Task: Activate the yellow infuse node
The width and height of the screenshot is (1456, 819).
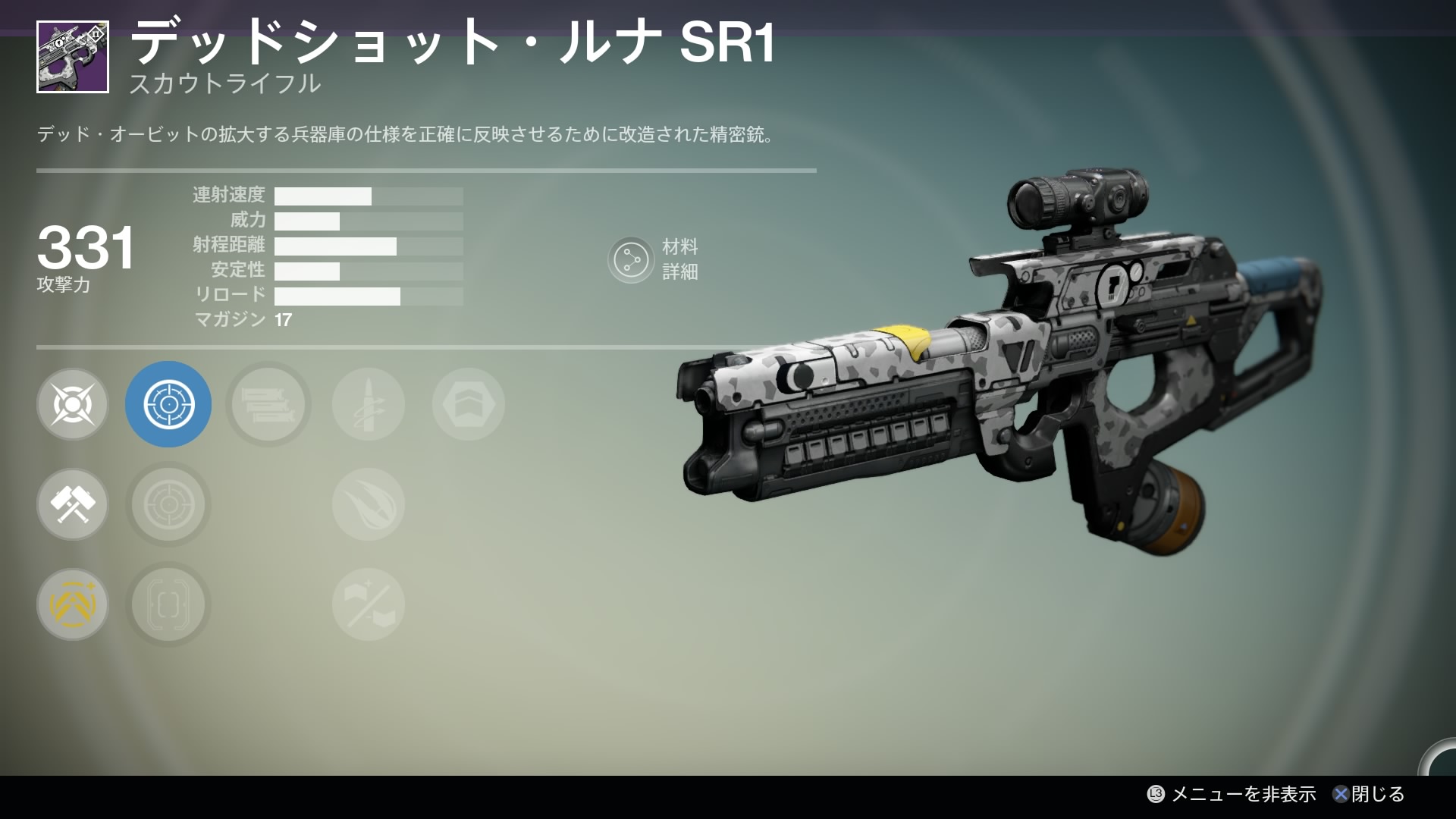Action: (x=73, y=604)
